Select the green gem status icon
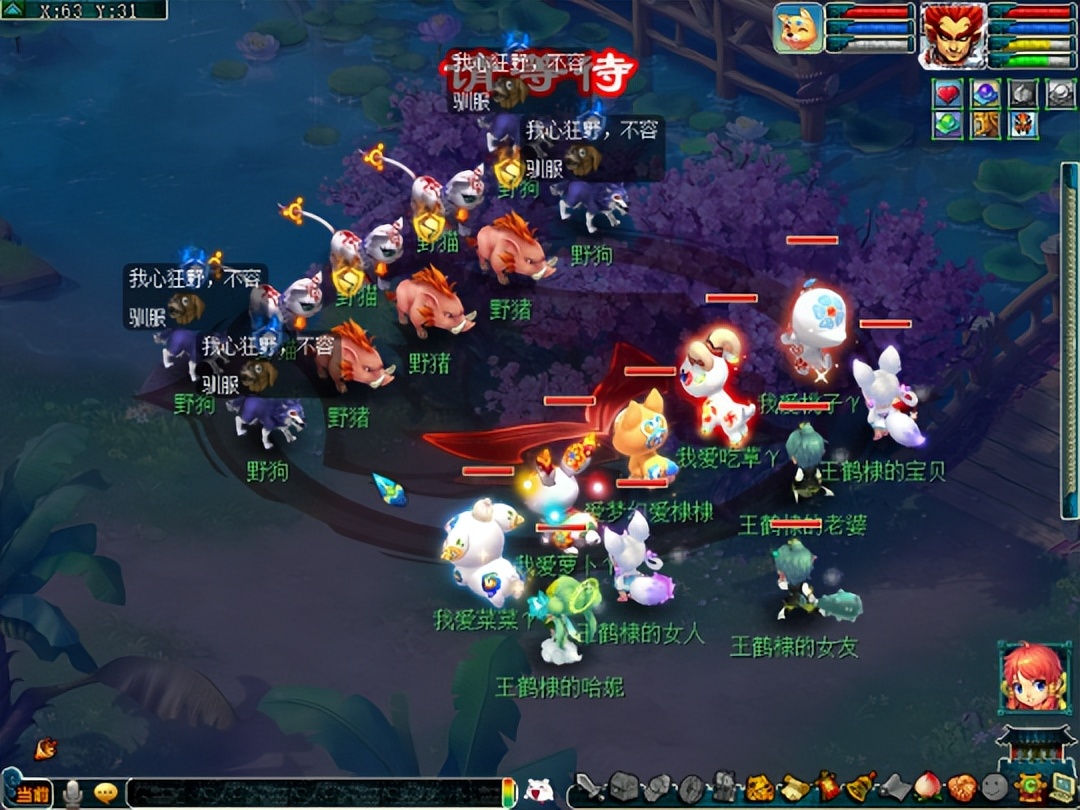 click(x=947, y=125)
